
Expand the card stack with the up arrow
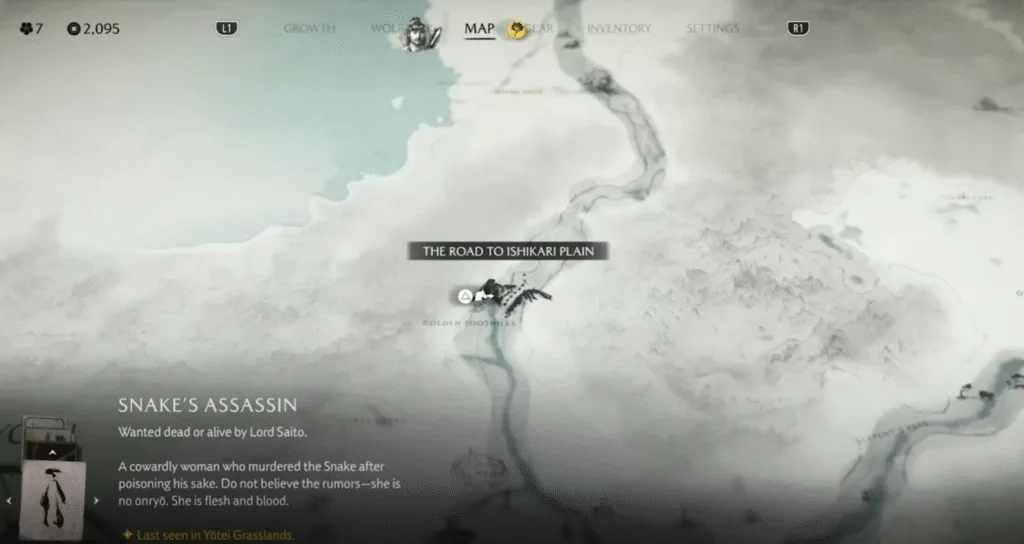point(52,452)
